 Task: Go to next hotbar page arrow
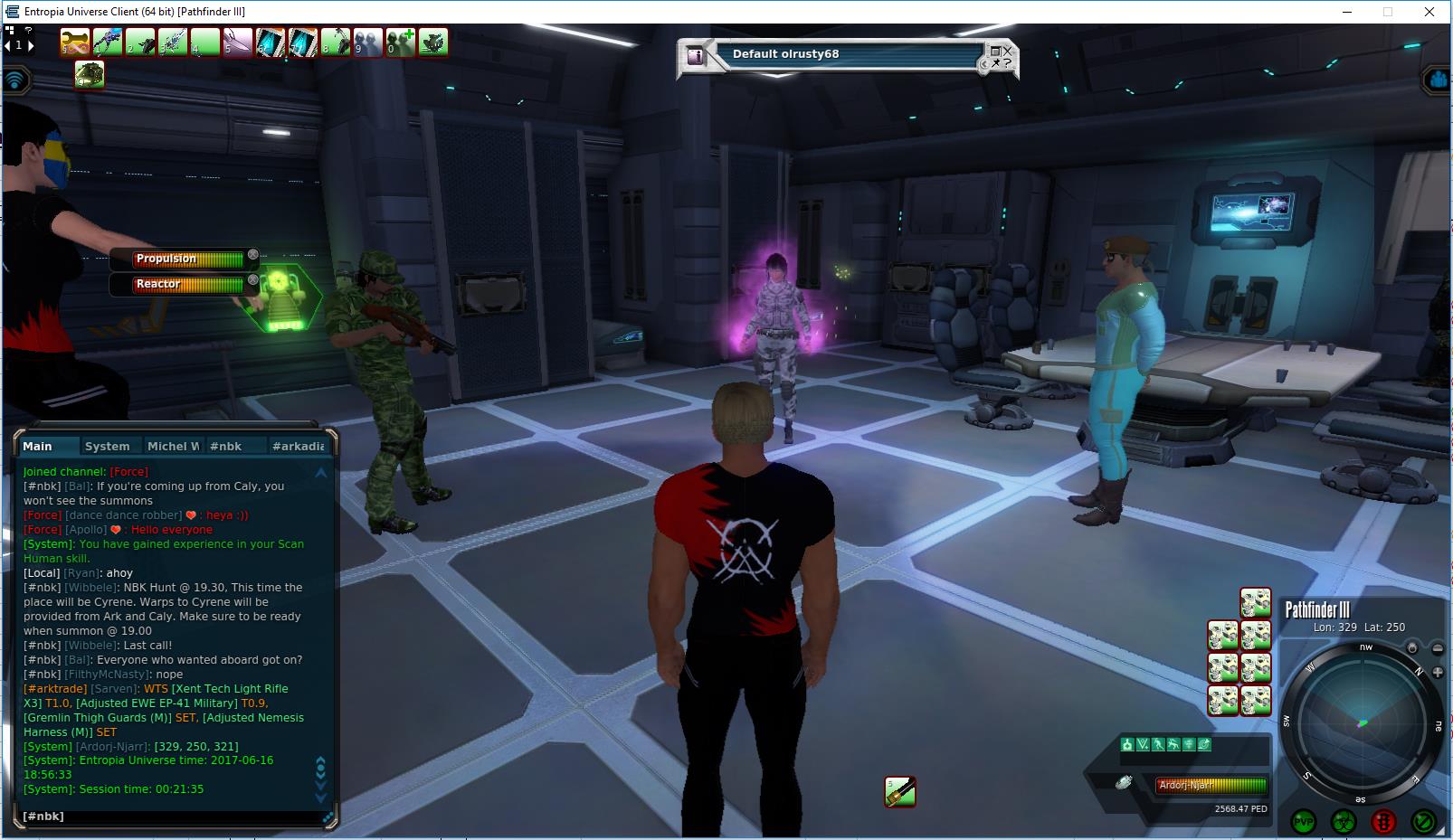coord(31,45)
